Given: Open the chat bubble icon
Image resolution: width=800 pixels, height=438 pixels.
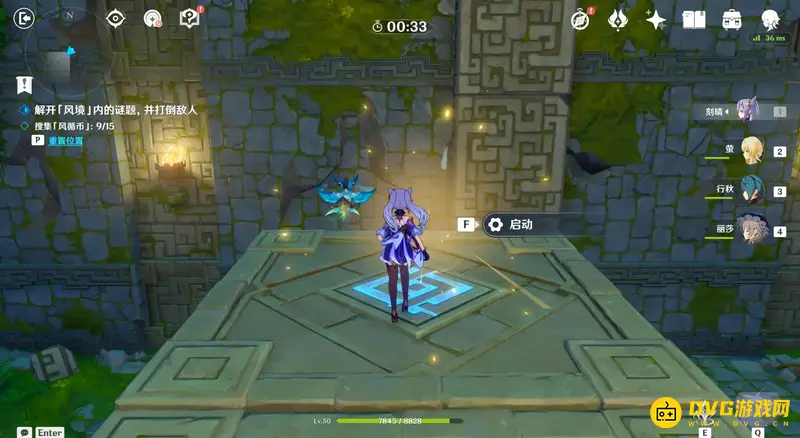Looking at the screenshot, I should [x=23, y=432].
